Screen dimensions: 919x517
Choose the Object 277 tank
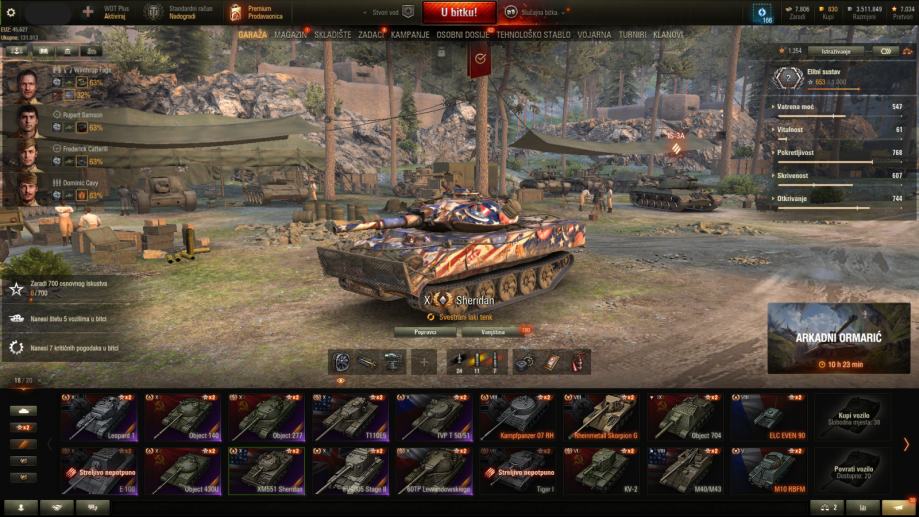click(x=266, y=417)
